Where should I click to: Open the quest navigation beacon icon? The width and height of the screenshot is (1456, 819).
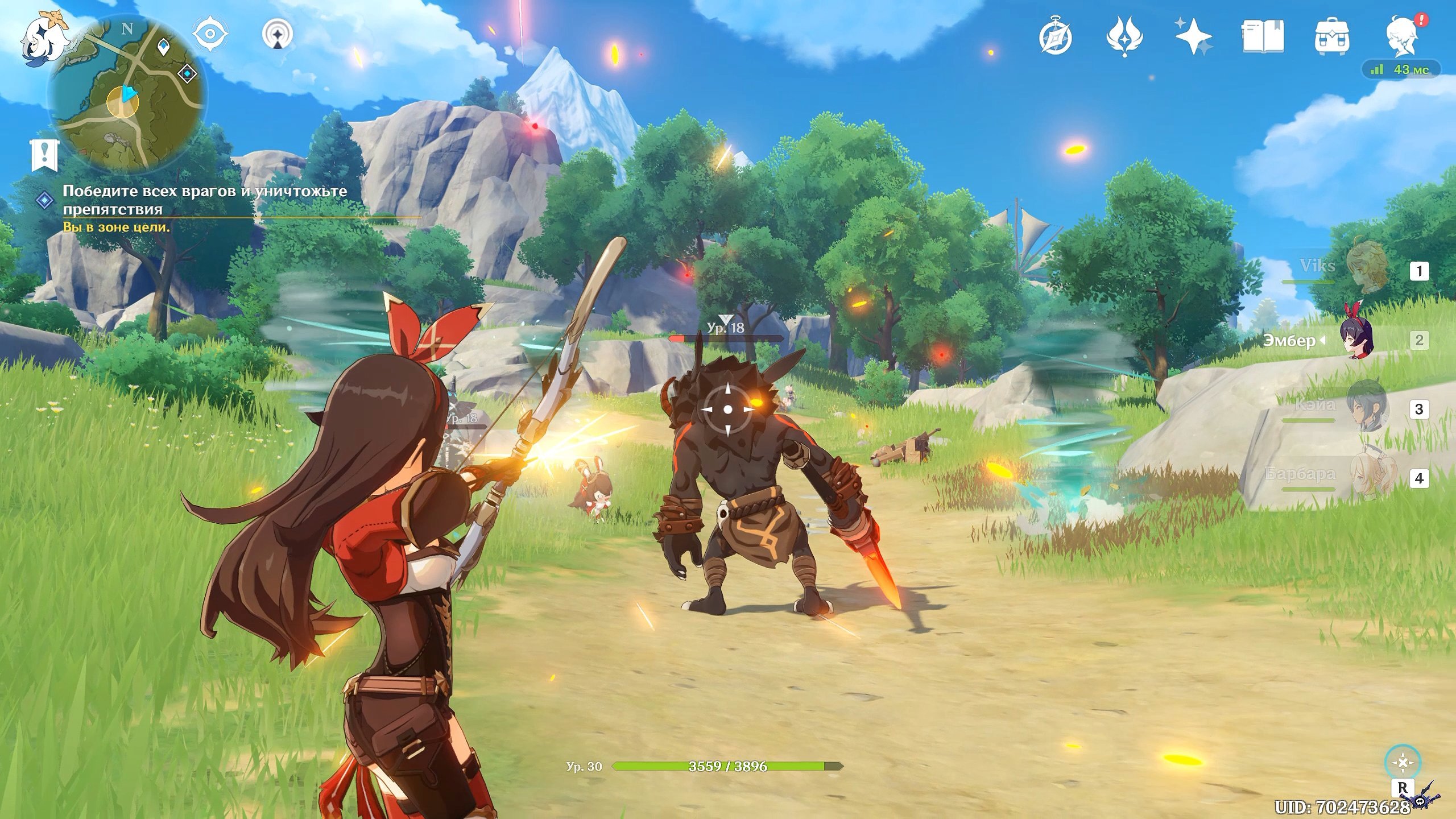coord(278,35)
